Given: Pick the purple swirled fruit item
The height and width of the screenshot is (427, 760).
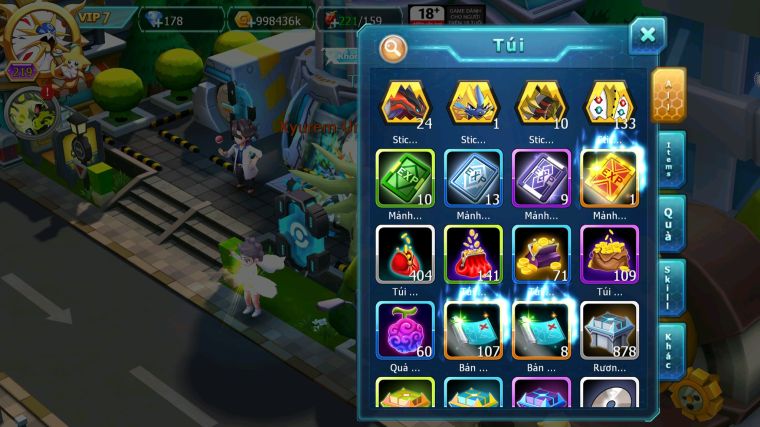Looking at the screenshot, I should tap(404, 329).
